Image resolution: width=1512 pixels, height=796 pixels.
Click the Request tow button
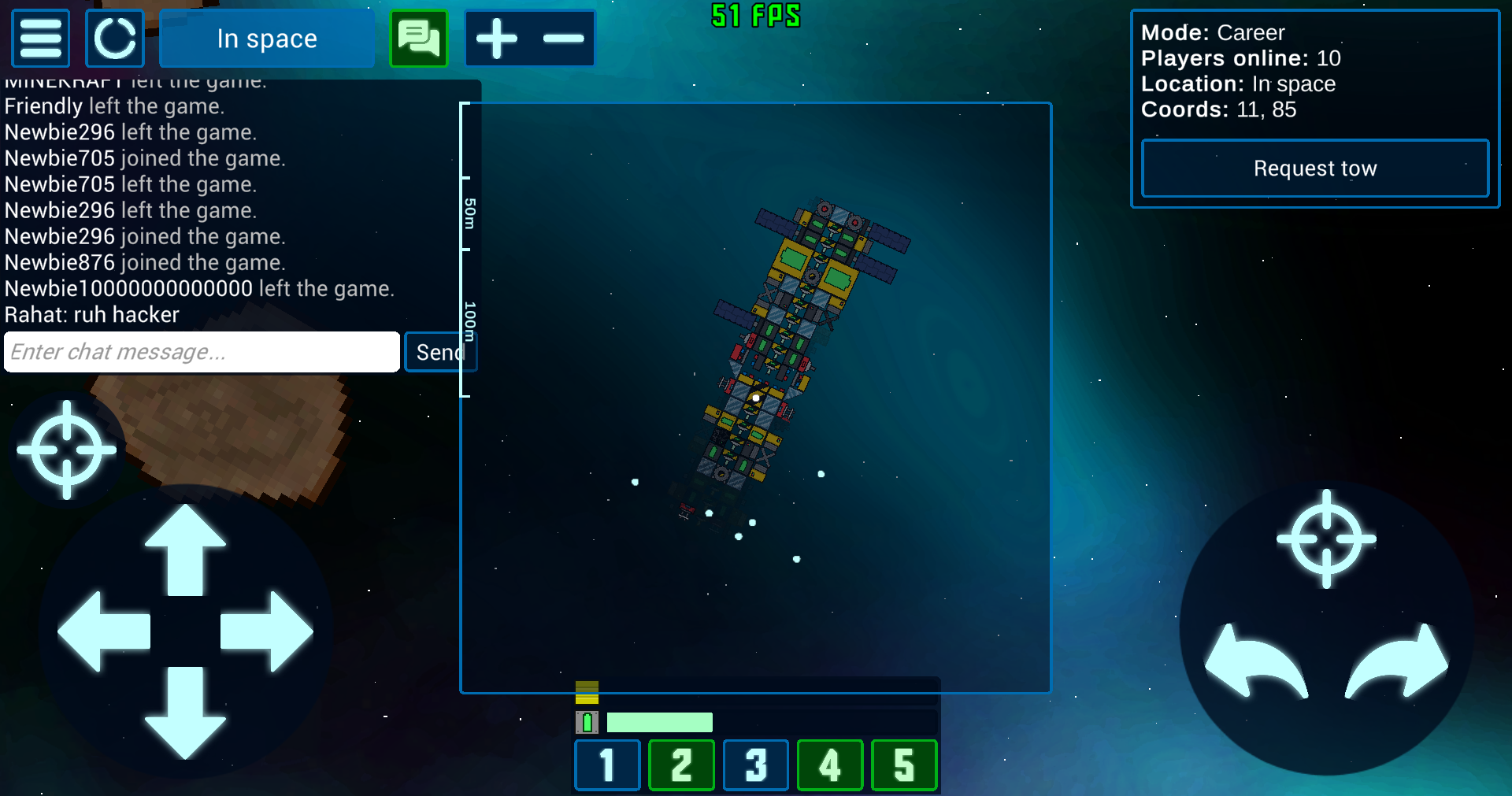point(1314,168)
